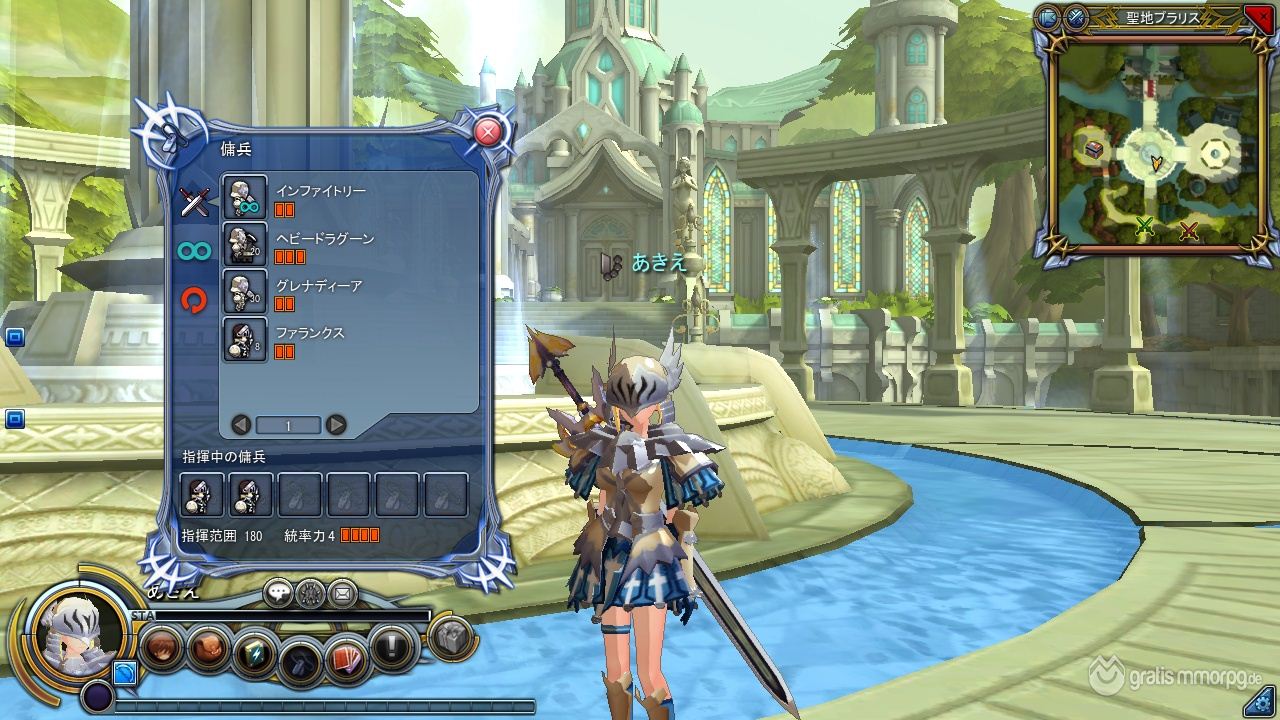Screen dimensions: 1280x720
Task: Open the teal infinity symbol tab
Action: (194, 251)
